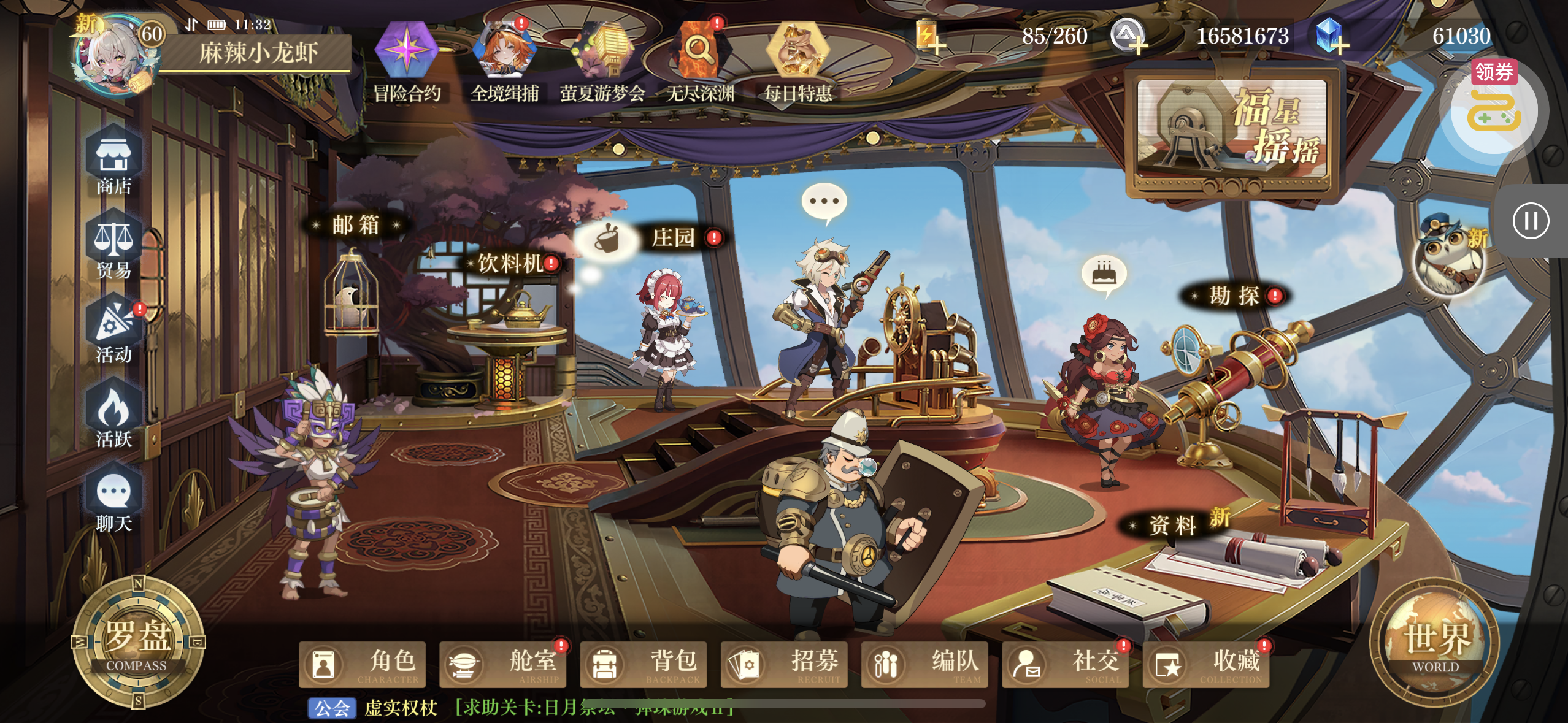This screenshot has height=723, width=1568.
Task: Open the 活动 events menu
Action: [113, 331]
